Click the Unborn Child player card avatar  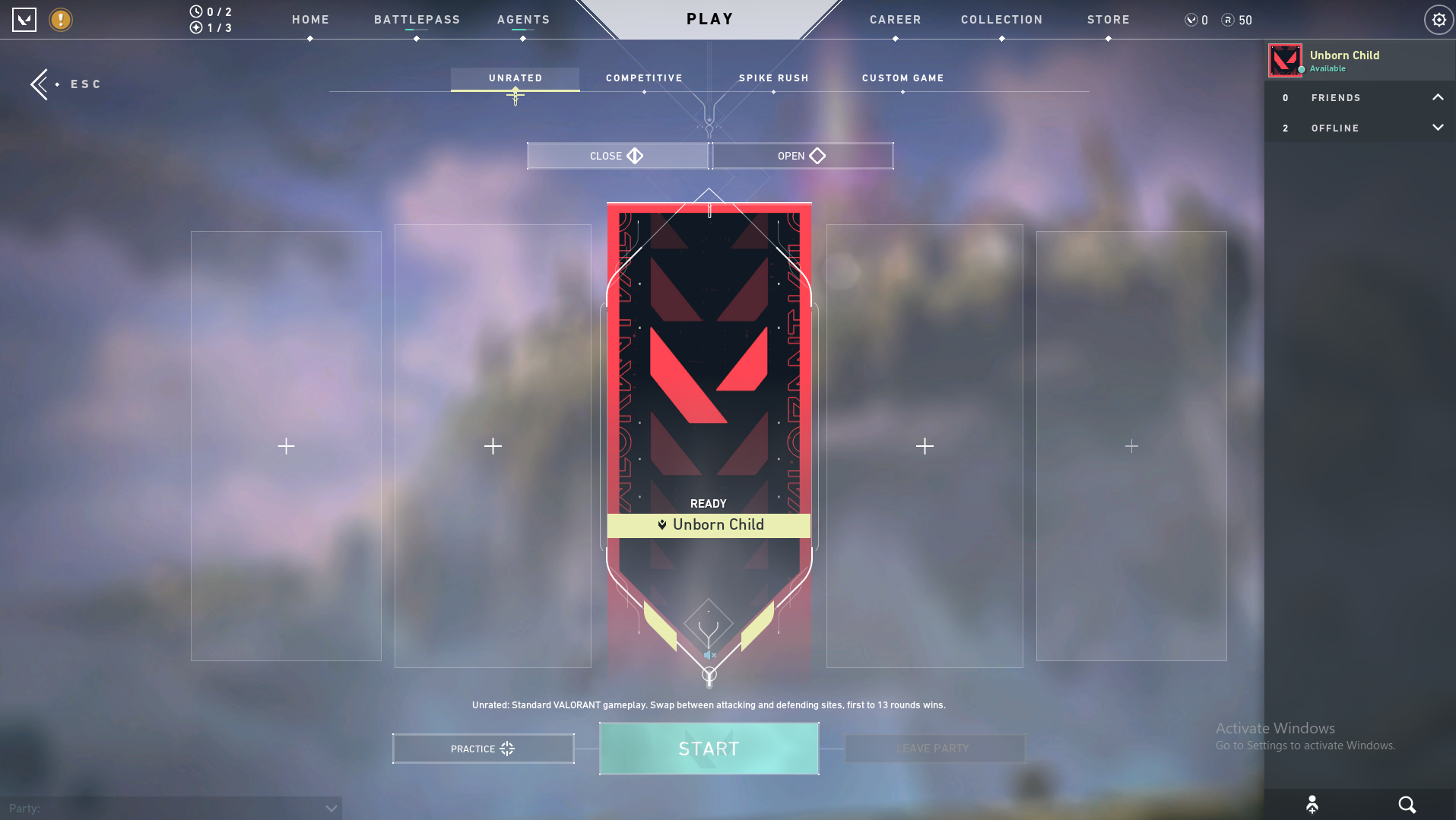[1286, 60]
